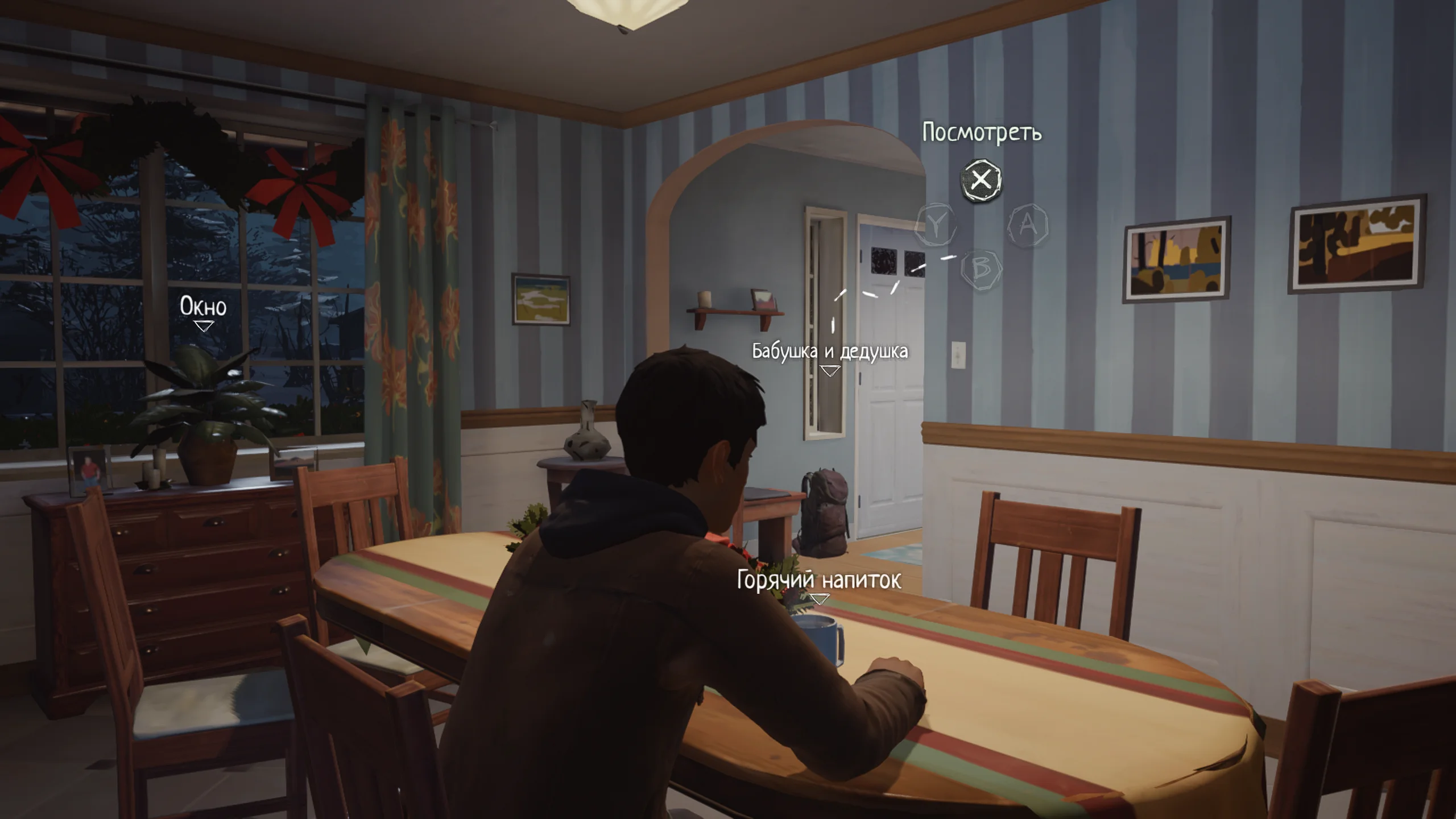Image resolution: width=1456 pixels, height=819 pixels.
Task: Select the "Бабушка и дедушка" interaction label
Action: (x=830, y=351)
